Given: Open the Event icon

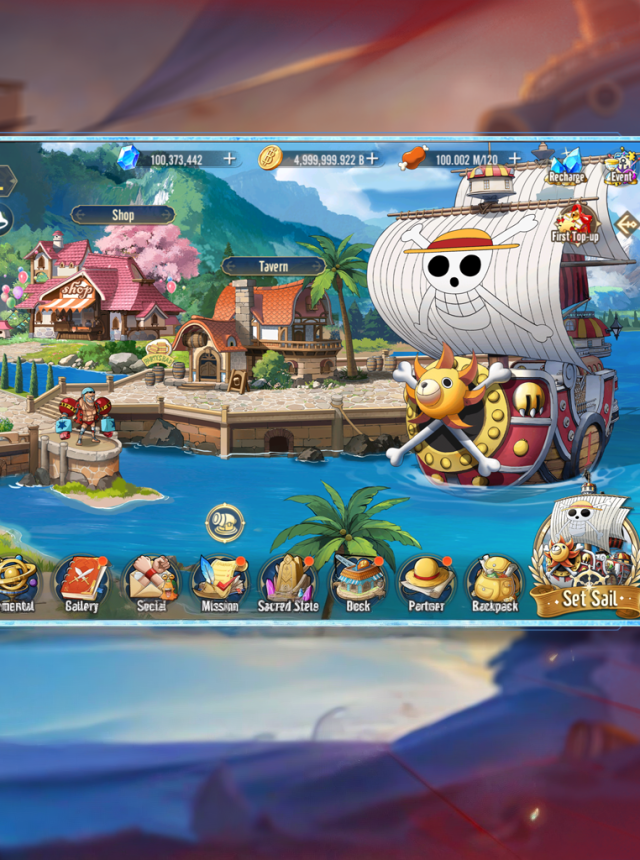Looking at the screenshot, I should (x=621, y=165).
